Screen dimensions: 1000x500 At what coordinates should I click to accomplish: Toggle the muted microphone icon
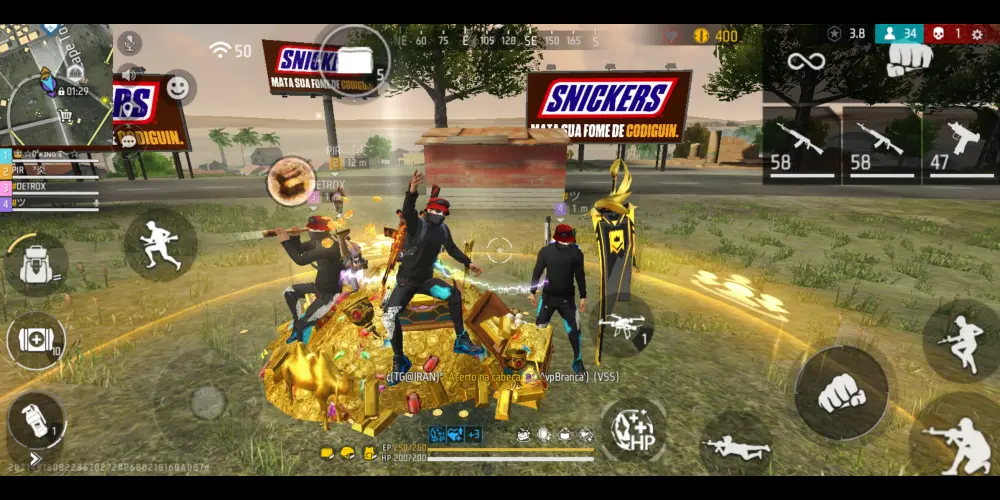127,42
